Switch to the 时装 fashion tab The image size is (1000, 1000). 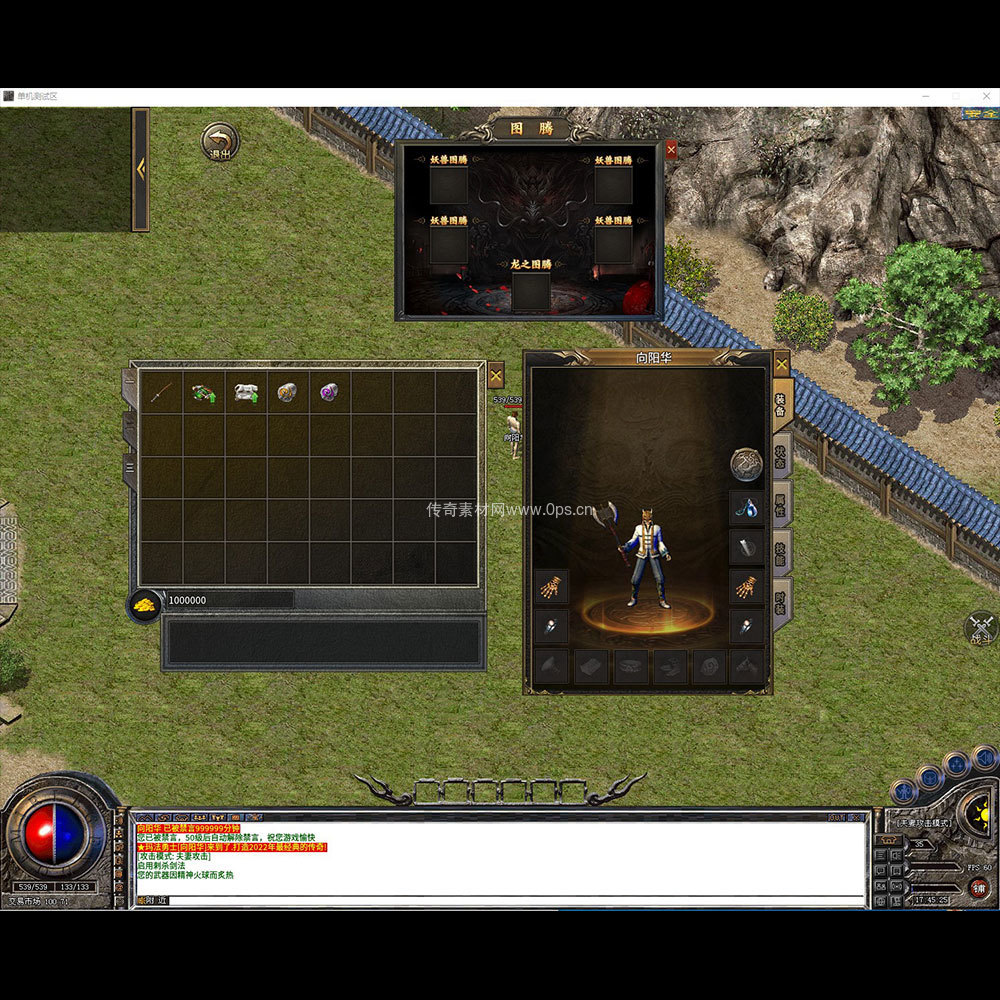781,601
